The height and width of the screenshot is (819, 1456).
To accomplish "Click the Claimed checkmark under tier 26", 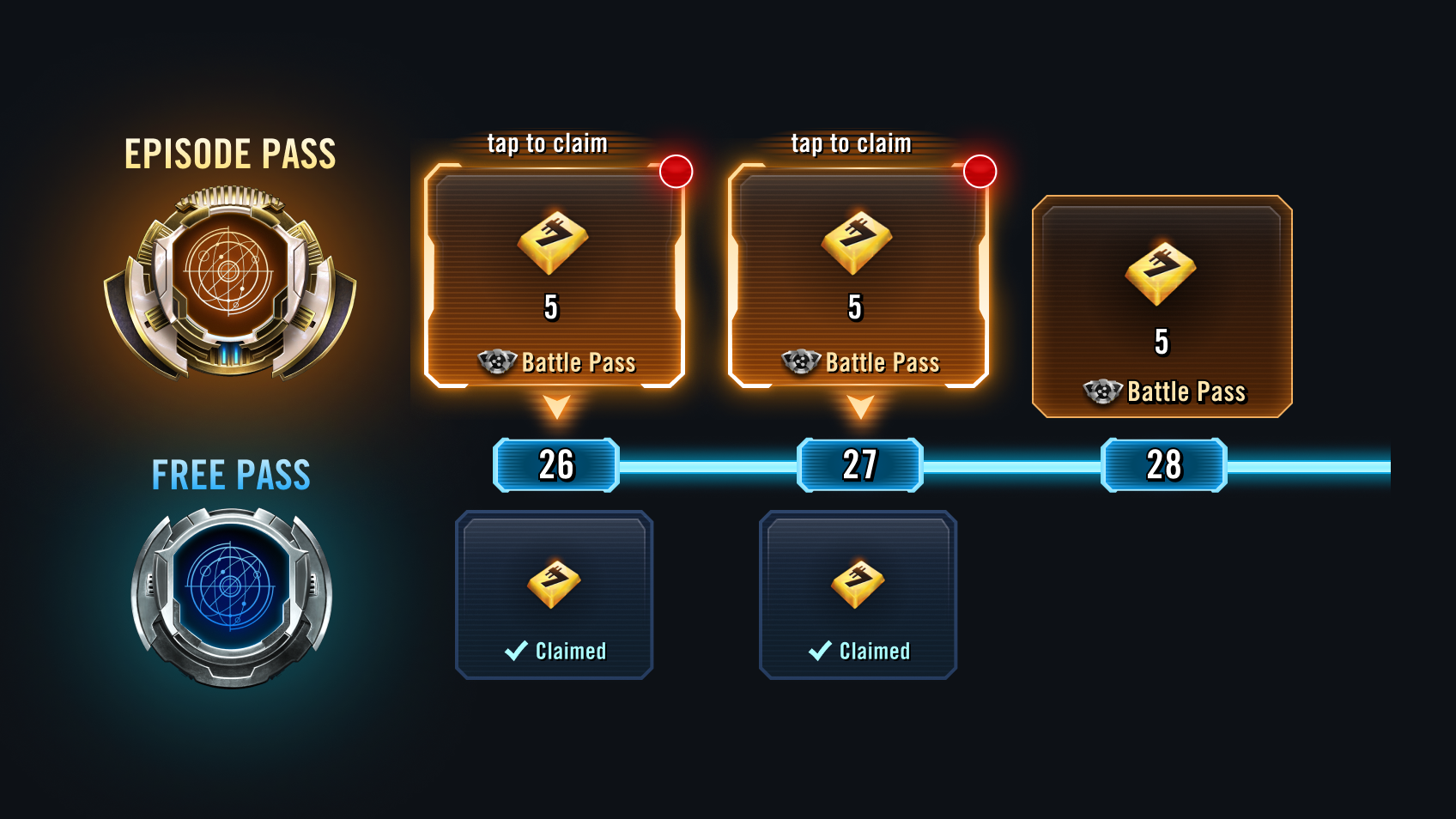I will (x=515, y=651).
